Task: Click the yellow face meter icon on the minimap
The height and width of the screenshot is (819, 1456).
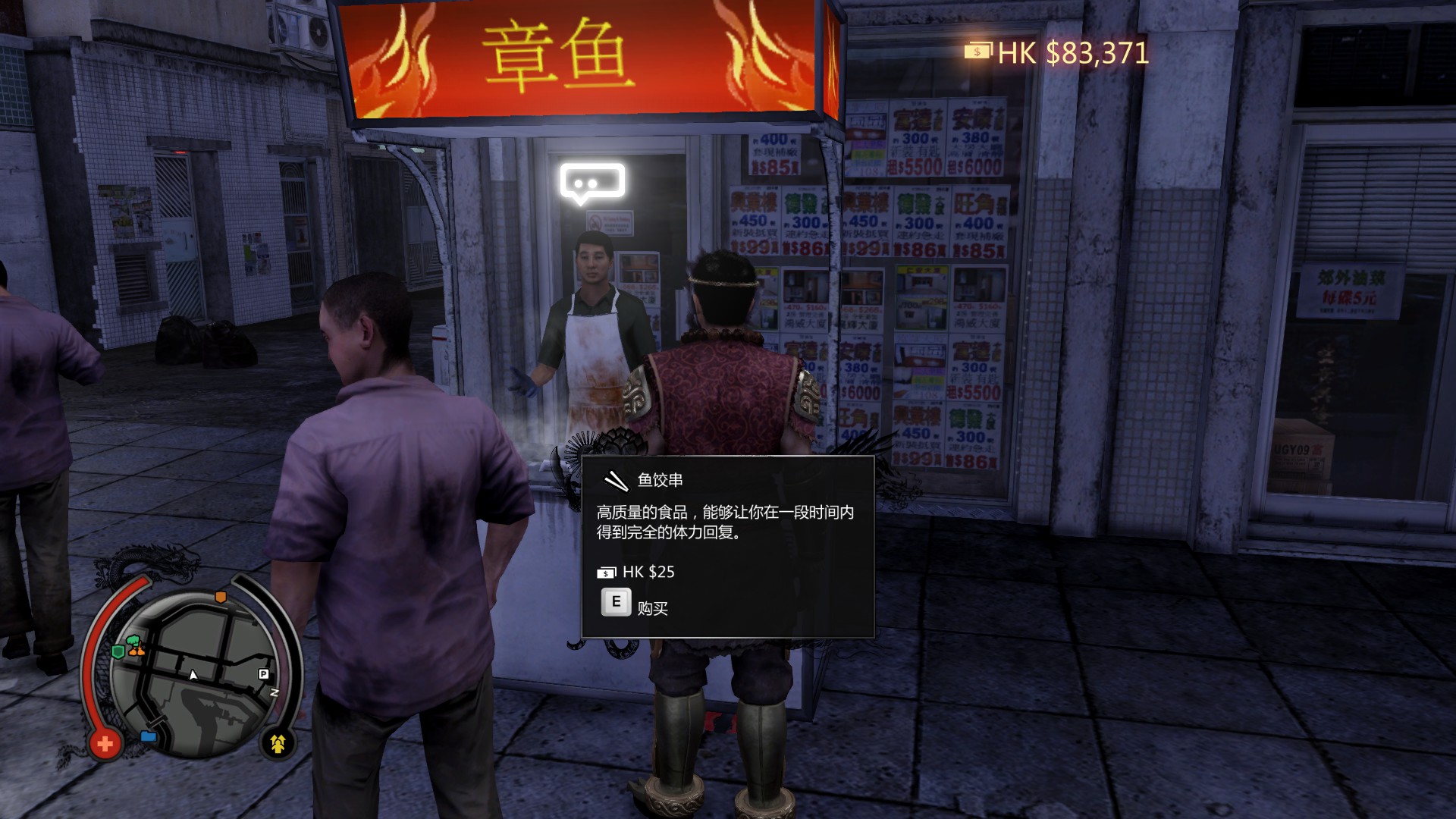Action: coord(277,745)
